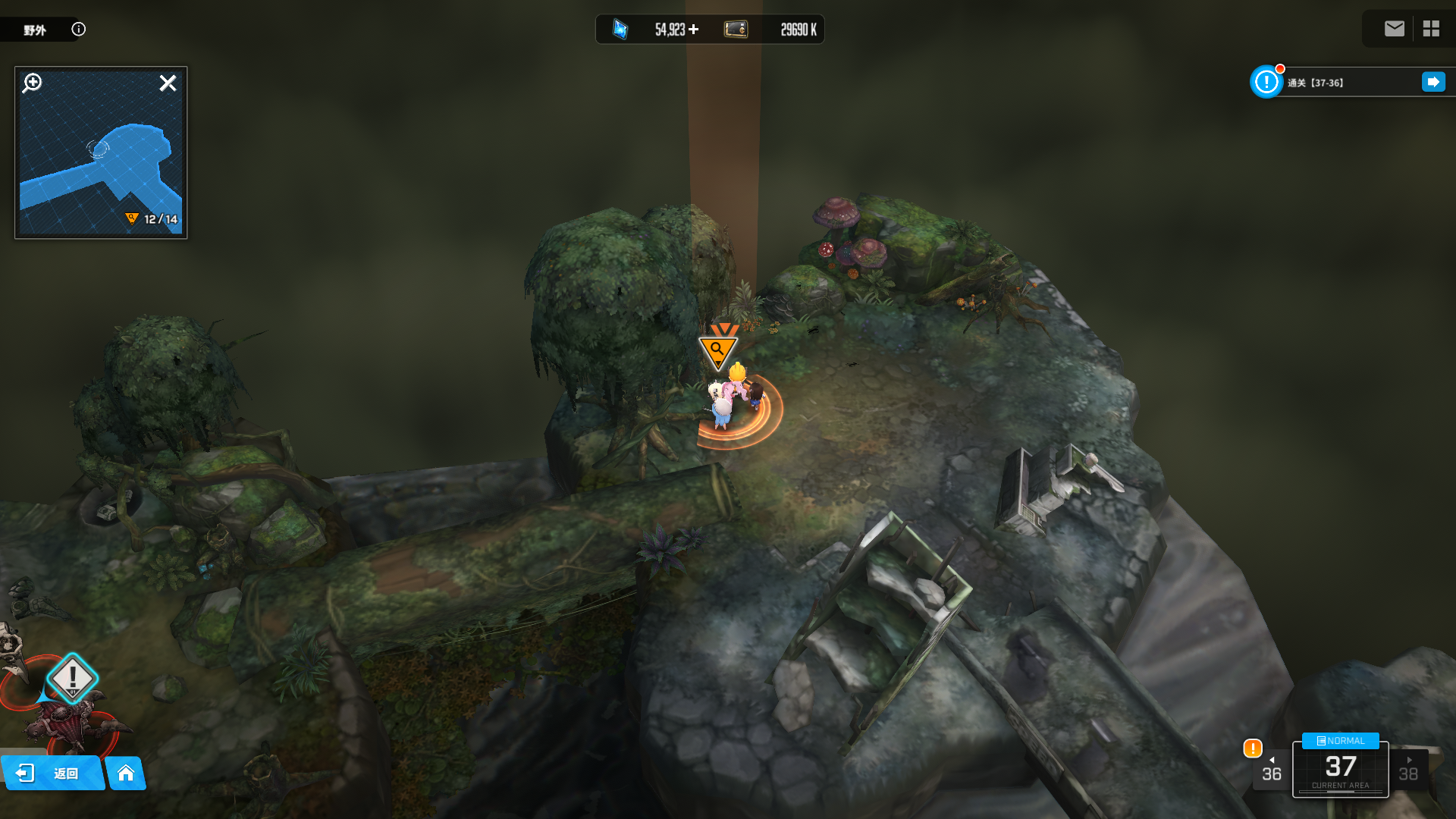Open the grid main menu
1456x819 pixels.
[x=1431, y=29]
